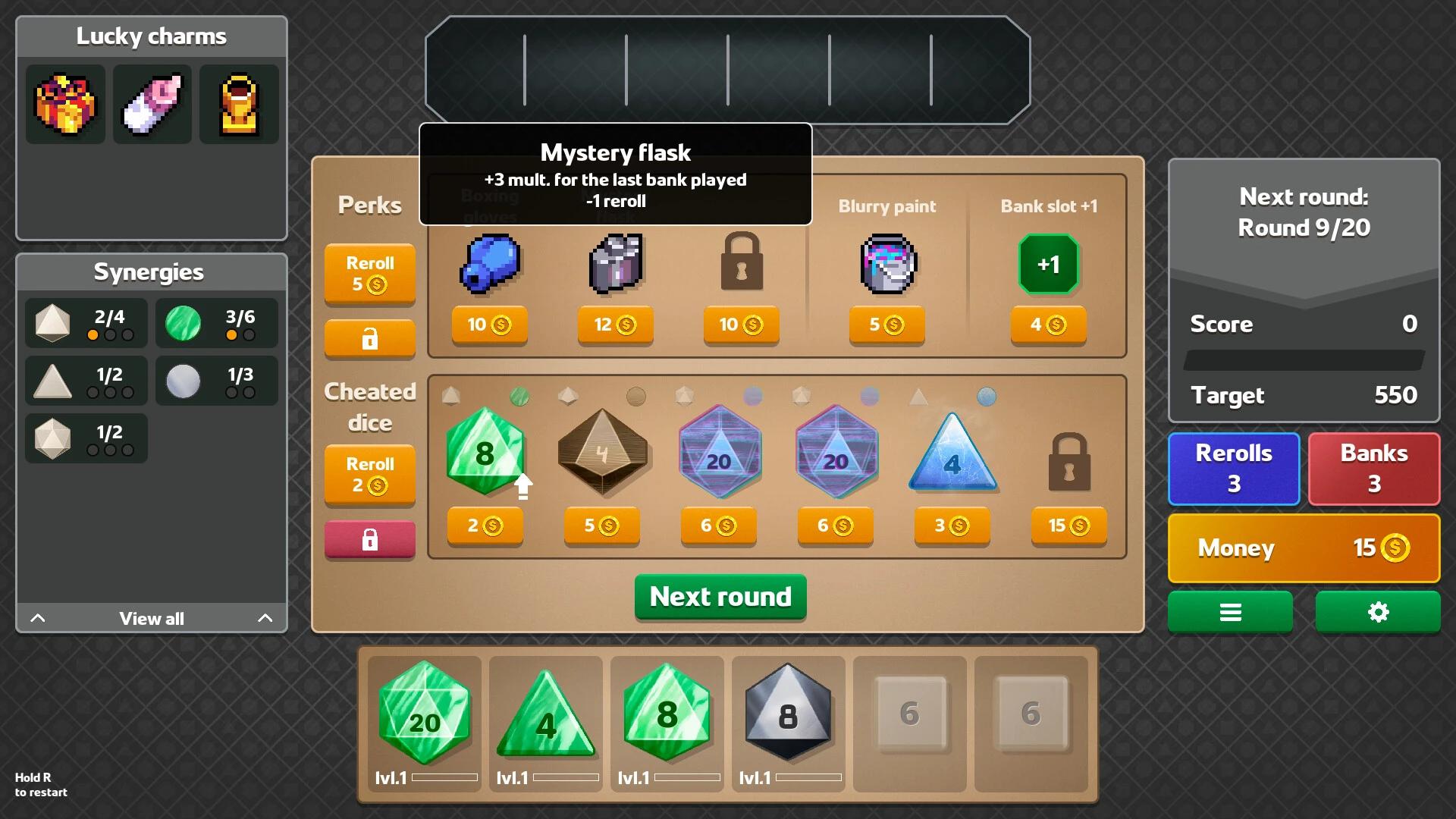Expand the full Synergies list via View all
Screen dimensions: 1456x819
coord(150,618)
